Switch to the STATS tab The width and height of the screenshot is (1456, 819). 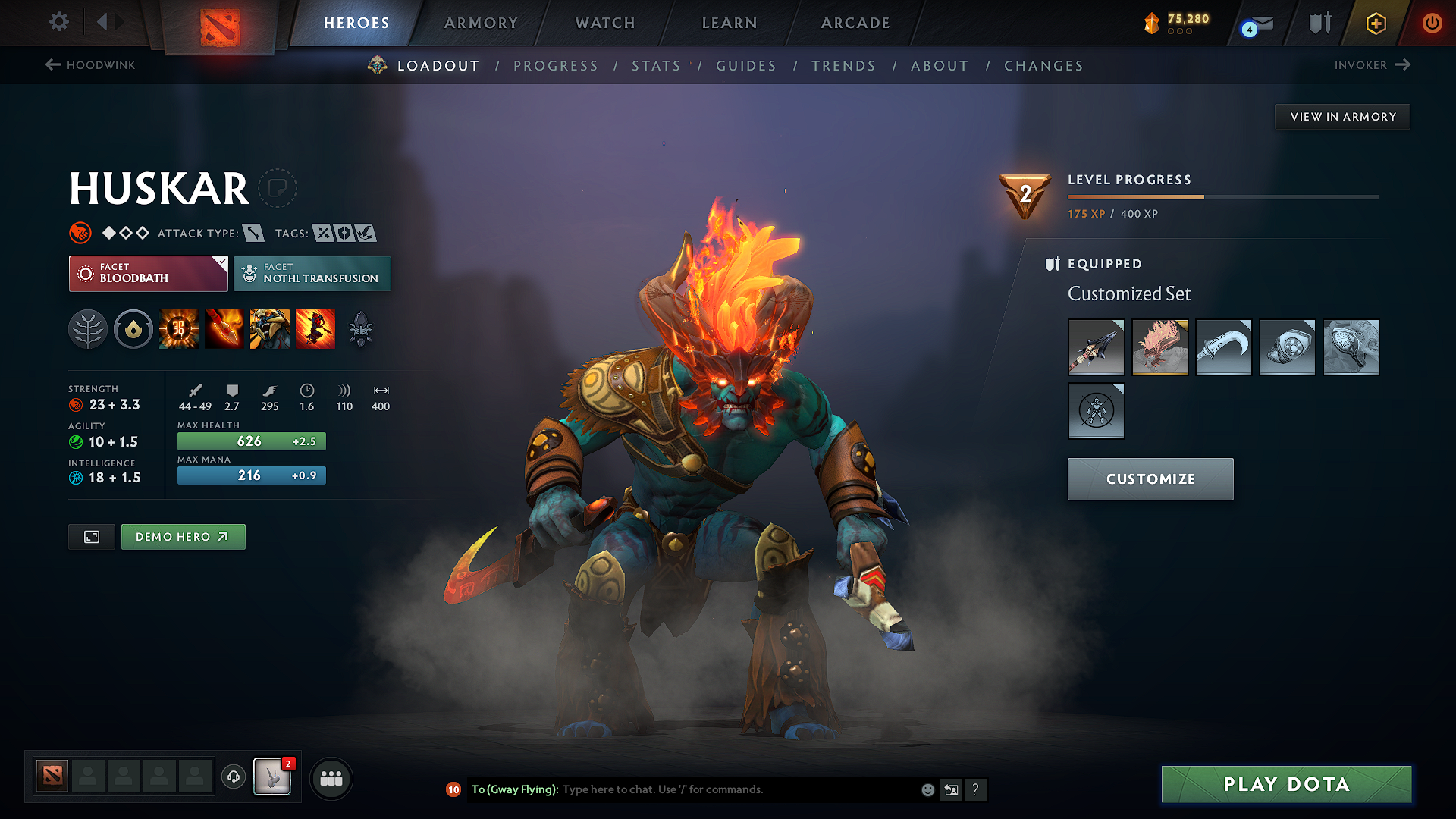click(x=655, y=66)
